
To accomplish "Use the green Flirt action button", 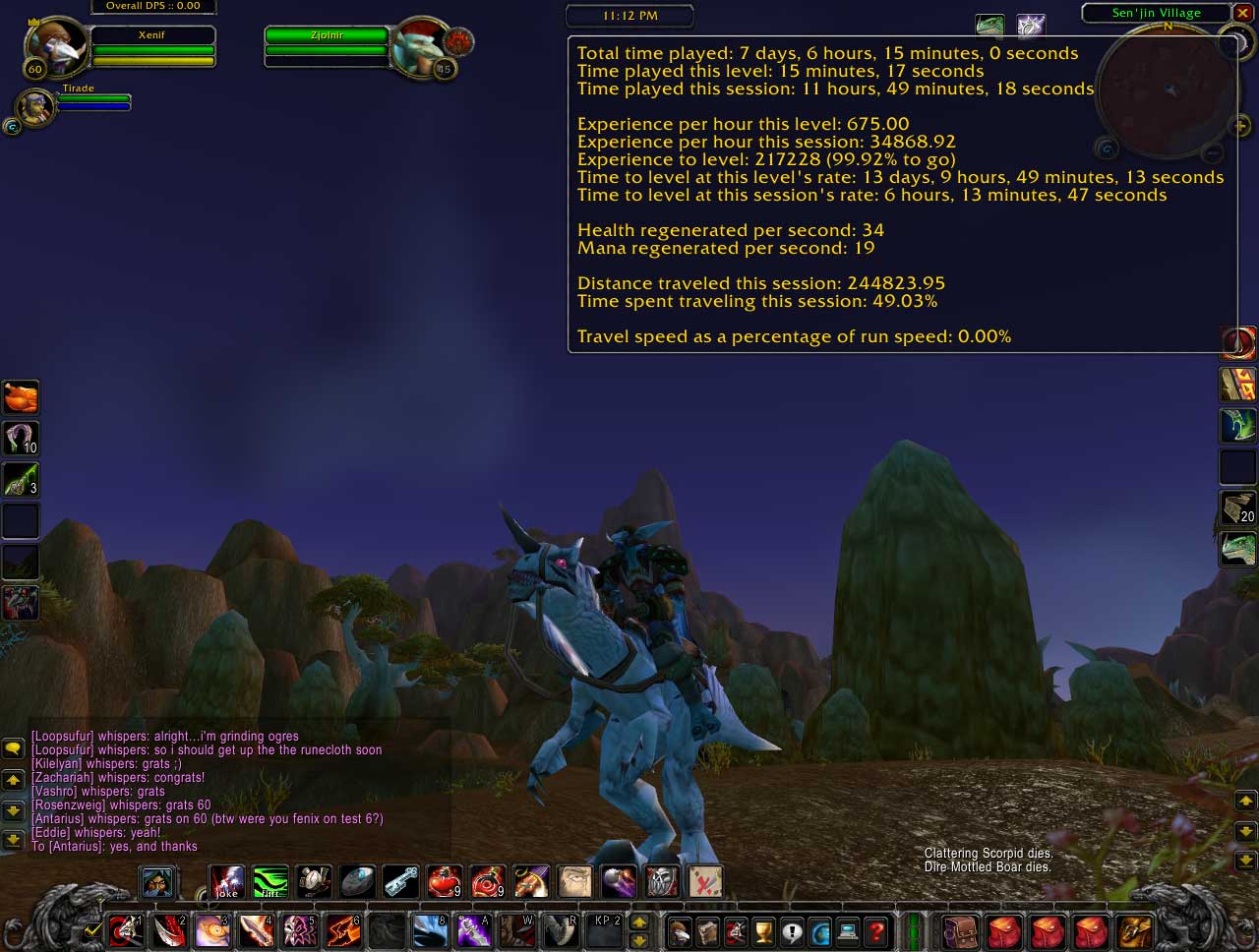I will [270, 881].
